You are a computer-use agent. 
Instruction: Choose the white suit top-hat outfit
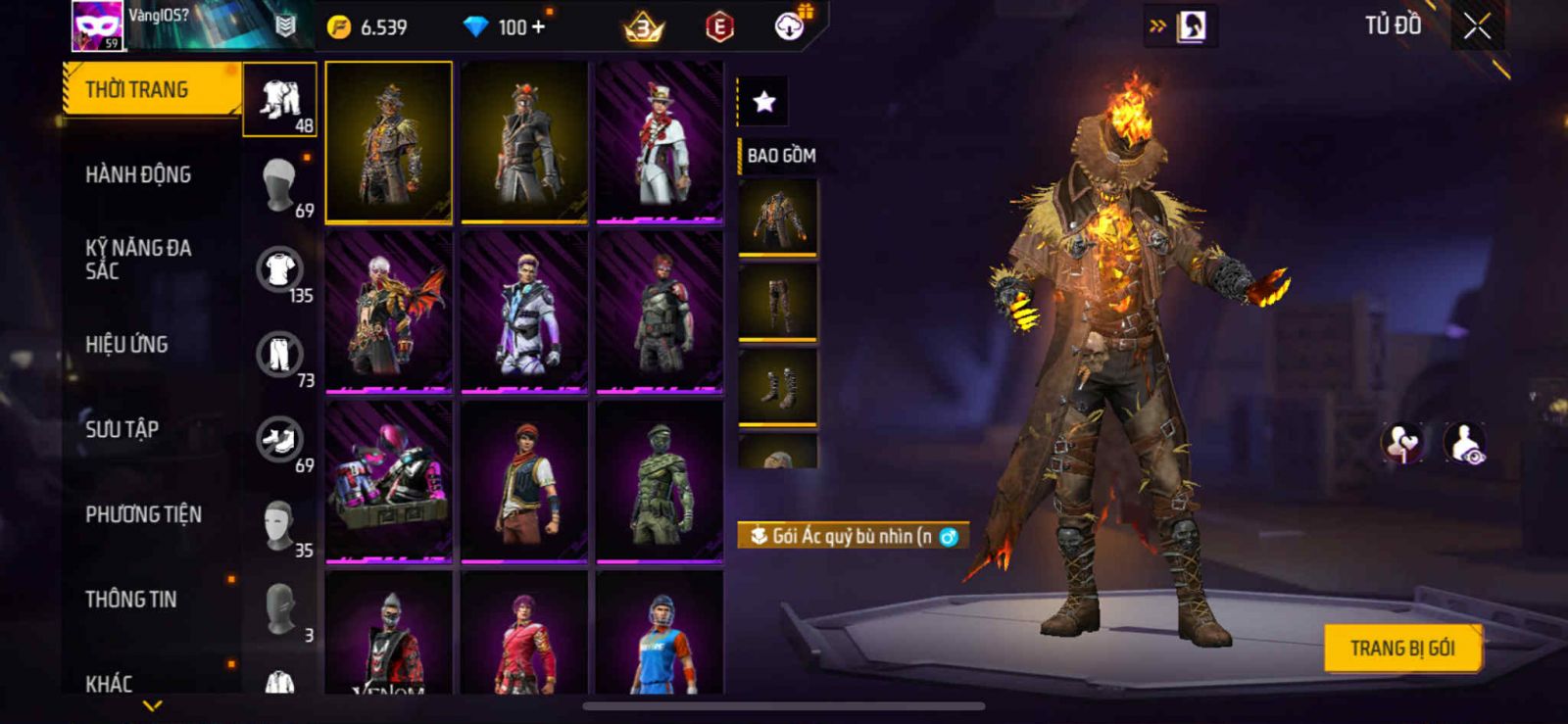point(660,142)
